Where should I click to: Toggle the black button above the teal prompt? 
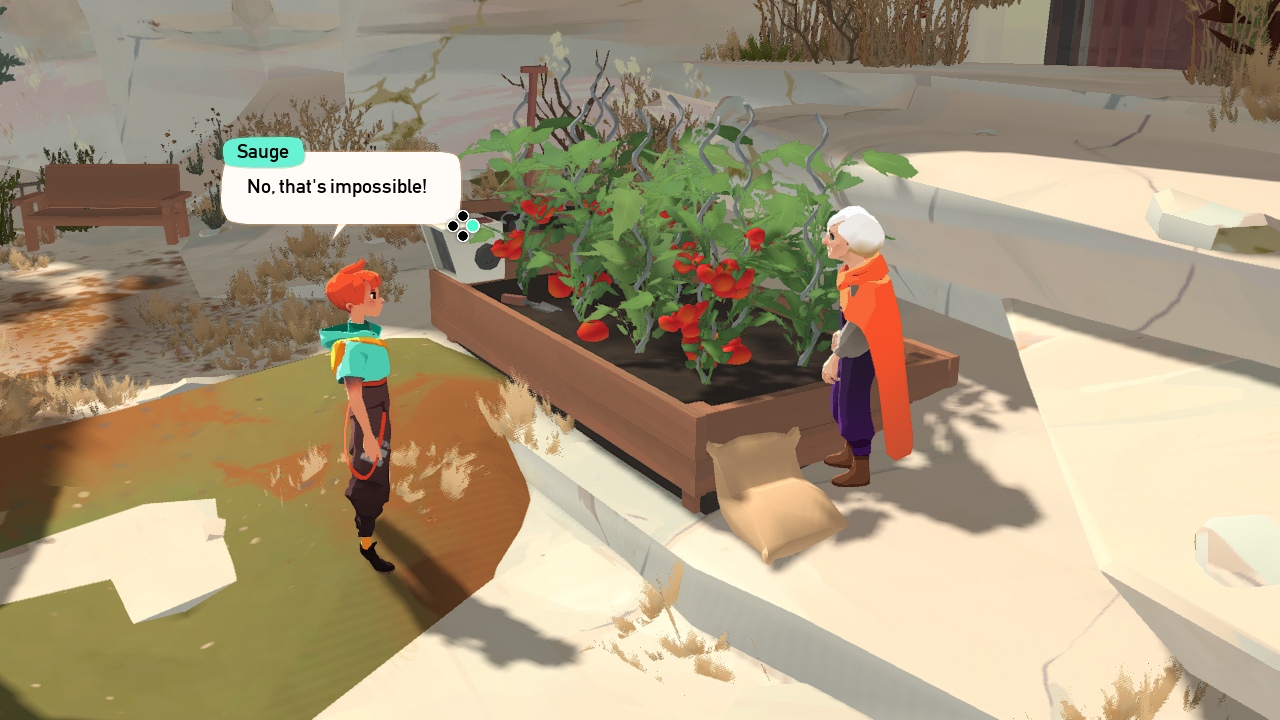(x=462, y=214)
